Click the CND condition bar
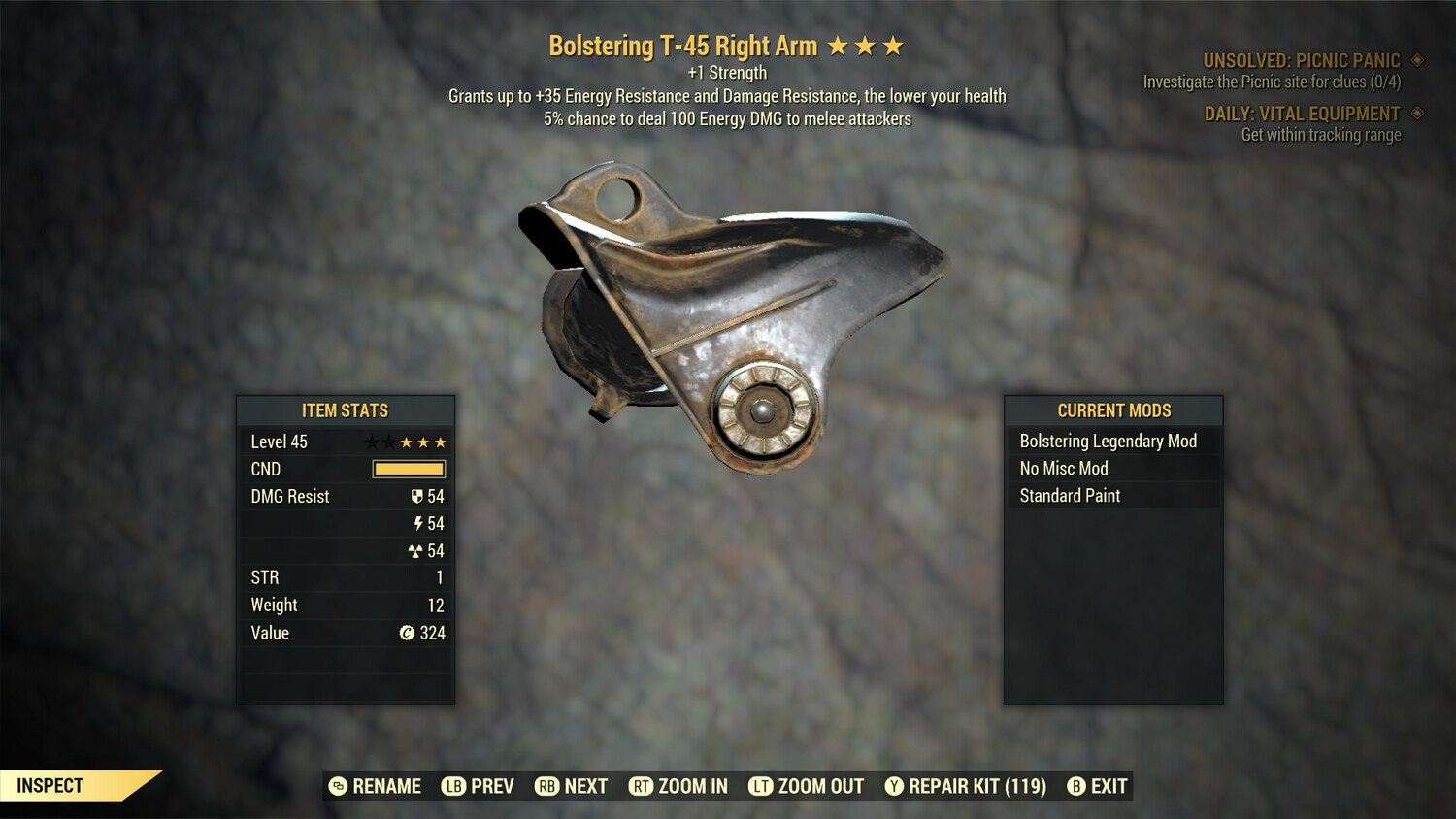Image resolution: width=1456 pixels, height=819 pixels. (407, 469)
